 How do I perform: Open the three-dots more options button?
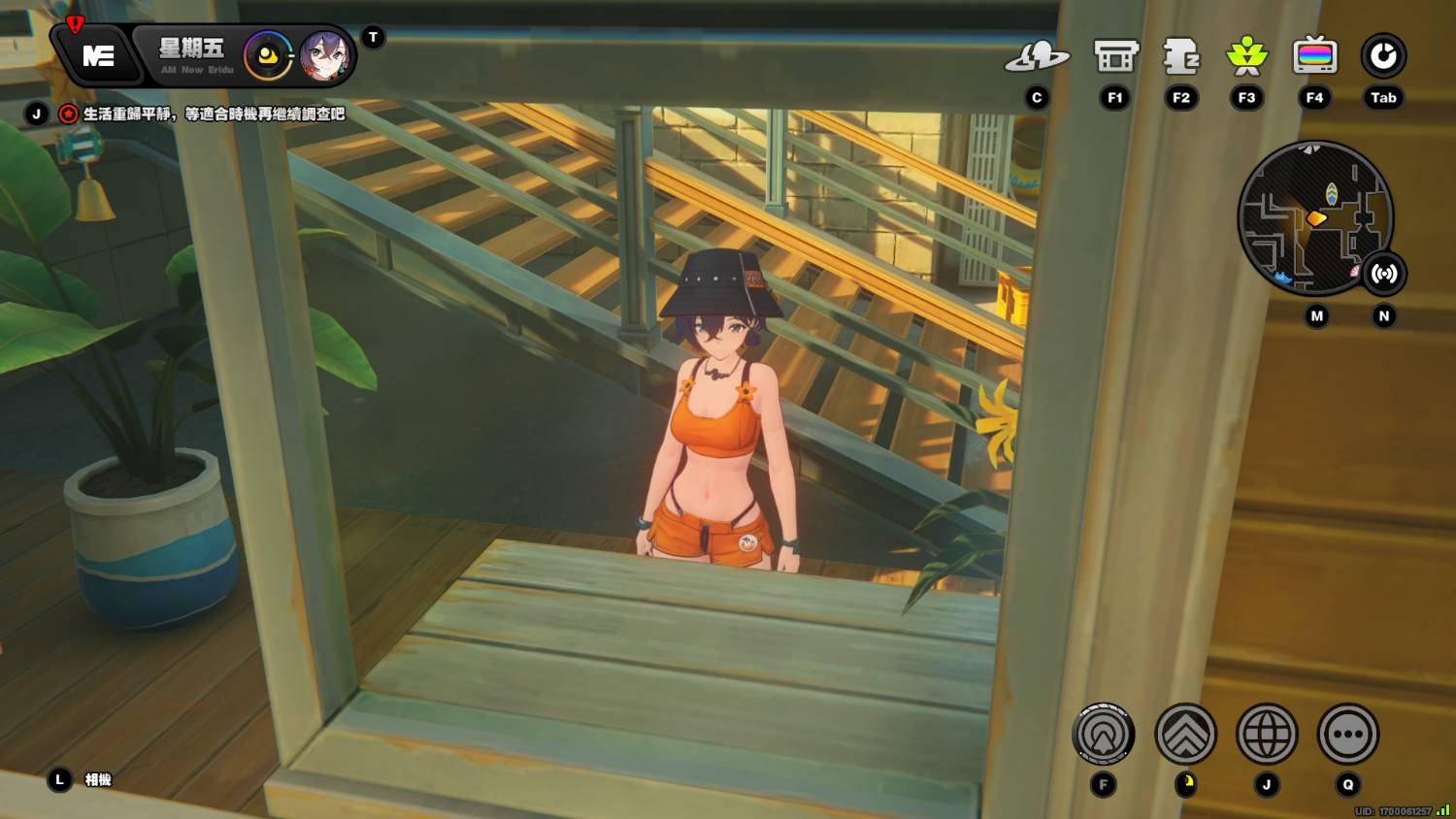coord(1348,735)
